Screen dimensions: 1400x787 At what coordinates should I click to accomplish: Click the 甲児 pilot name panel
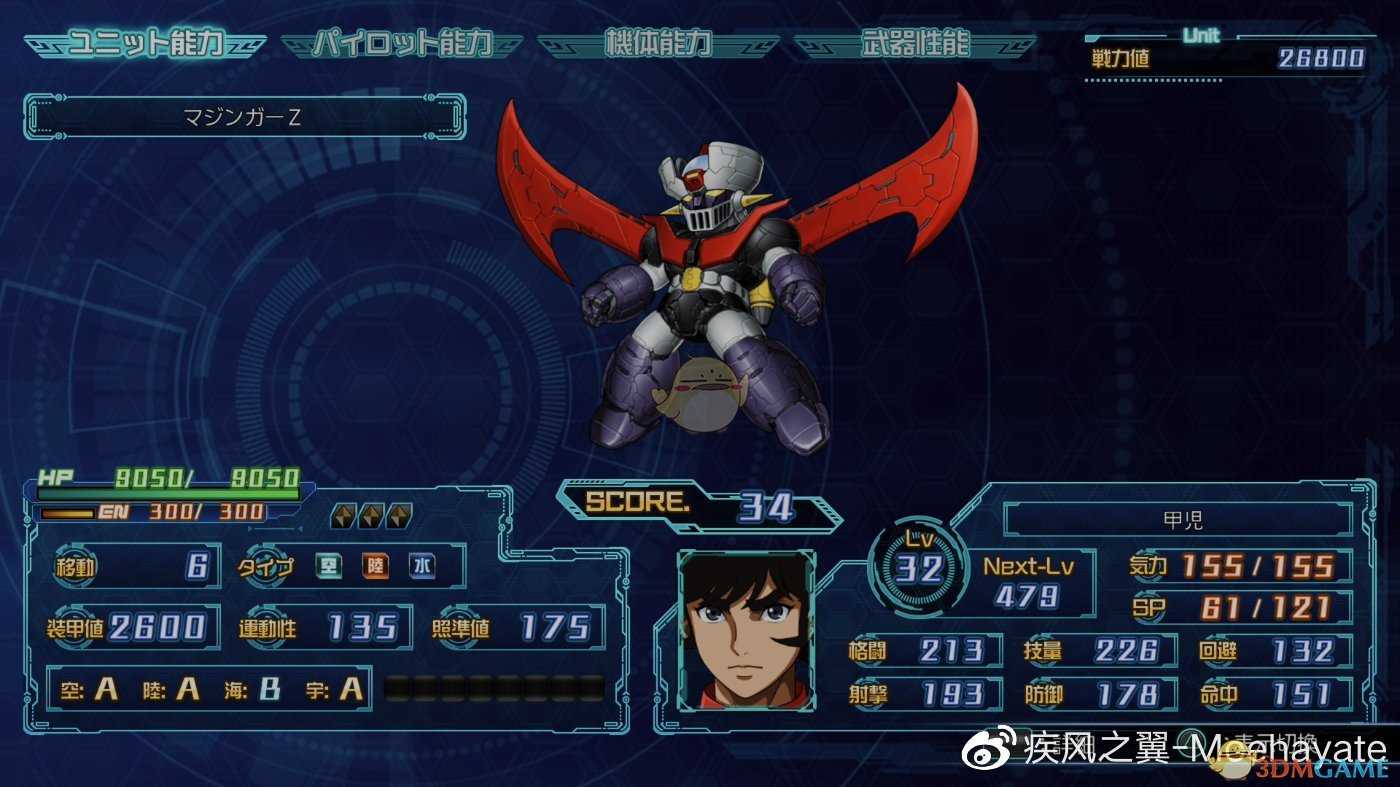tap(1178, 520)
